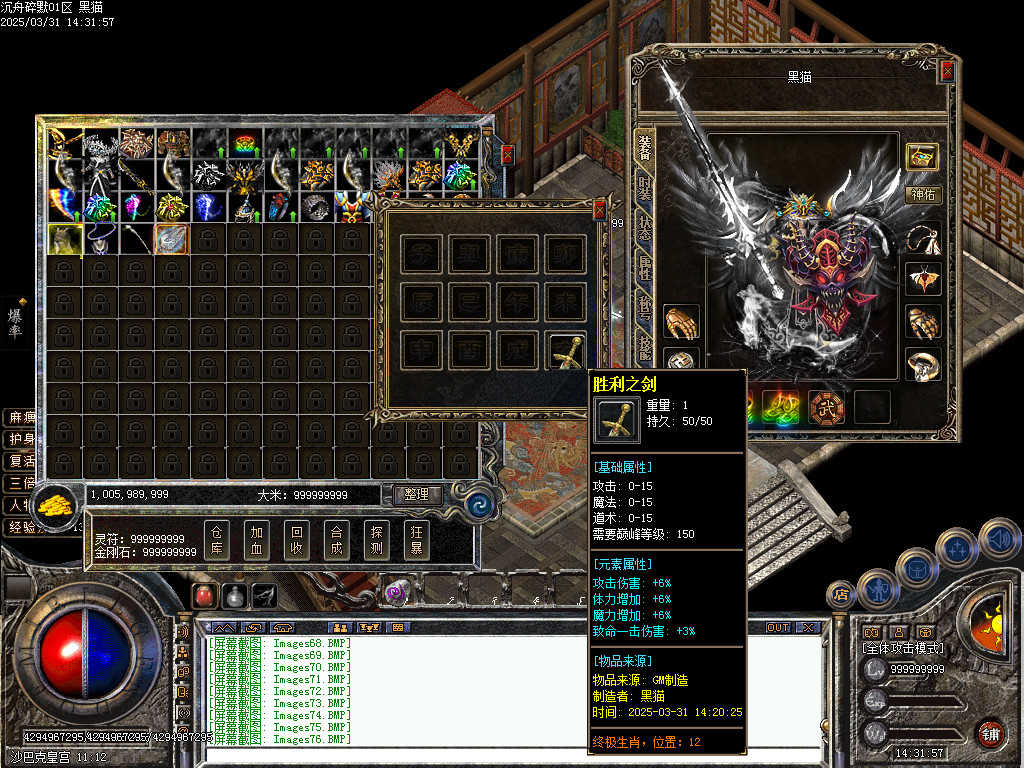
Task: Click the 整理 sort button
Action: (x=417, y=494)
